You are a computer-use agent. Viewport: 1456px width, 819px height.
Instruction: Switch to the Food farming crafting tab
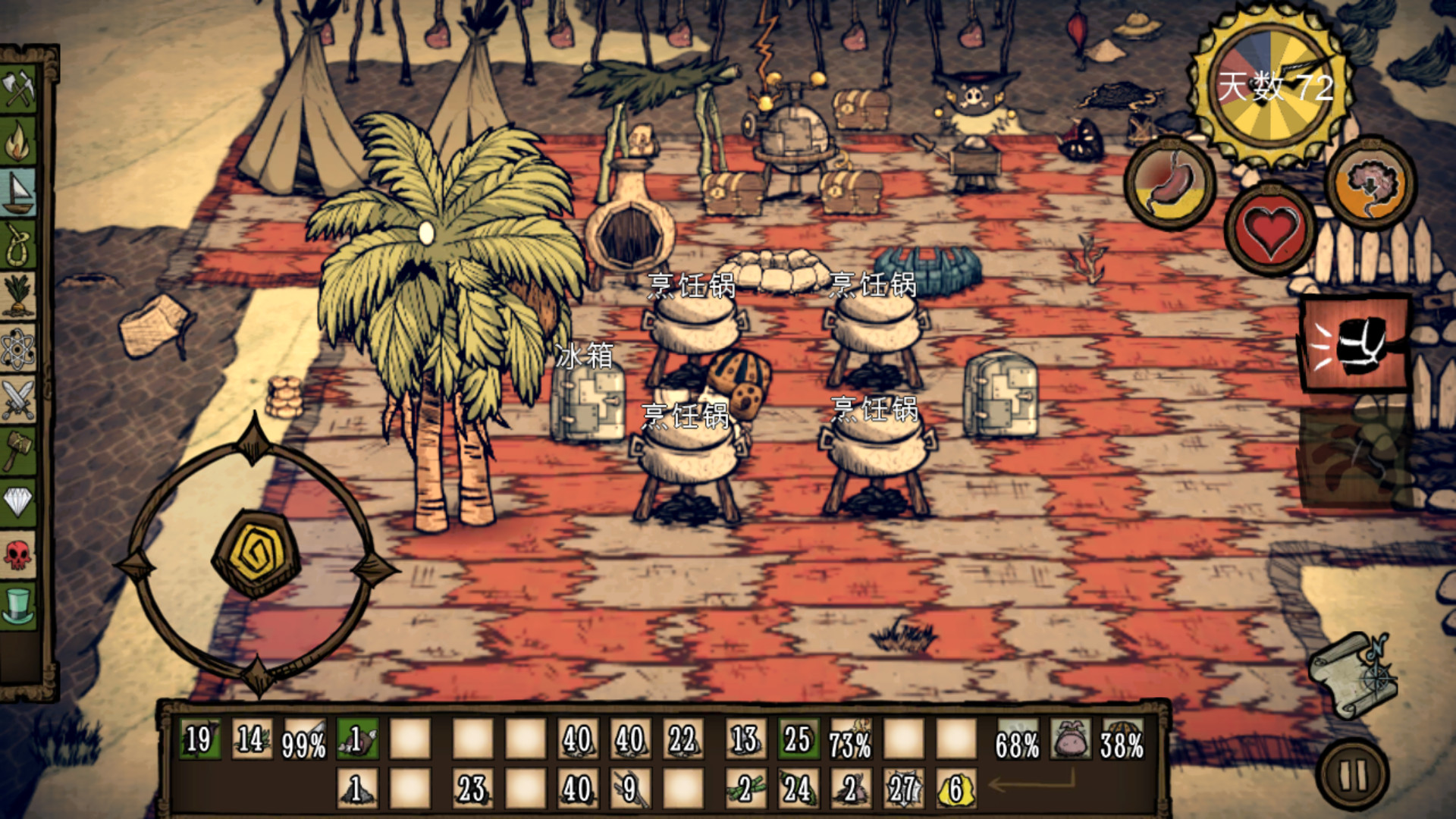pos(19,296)
